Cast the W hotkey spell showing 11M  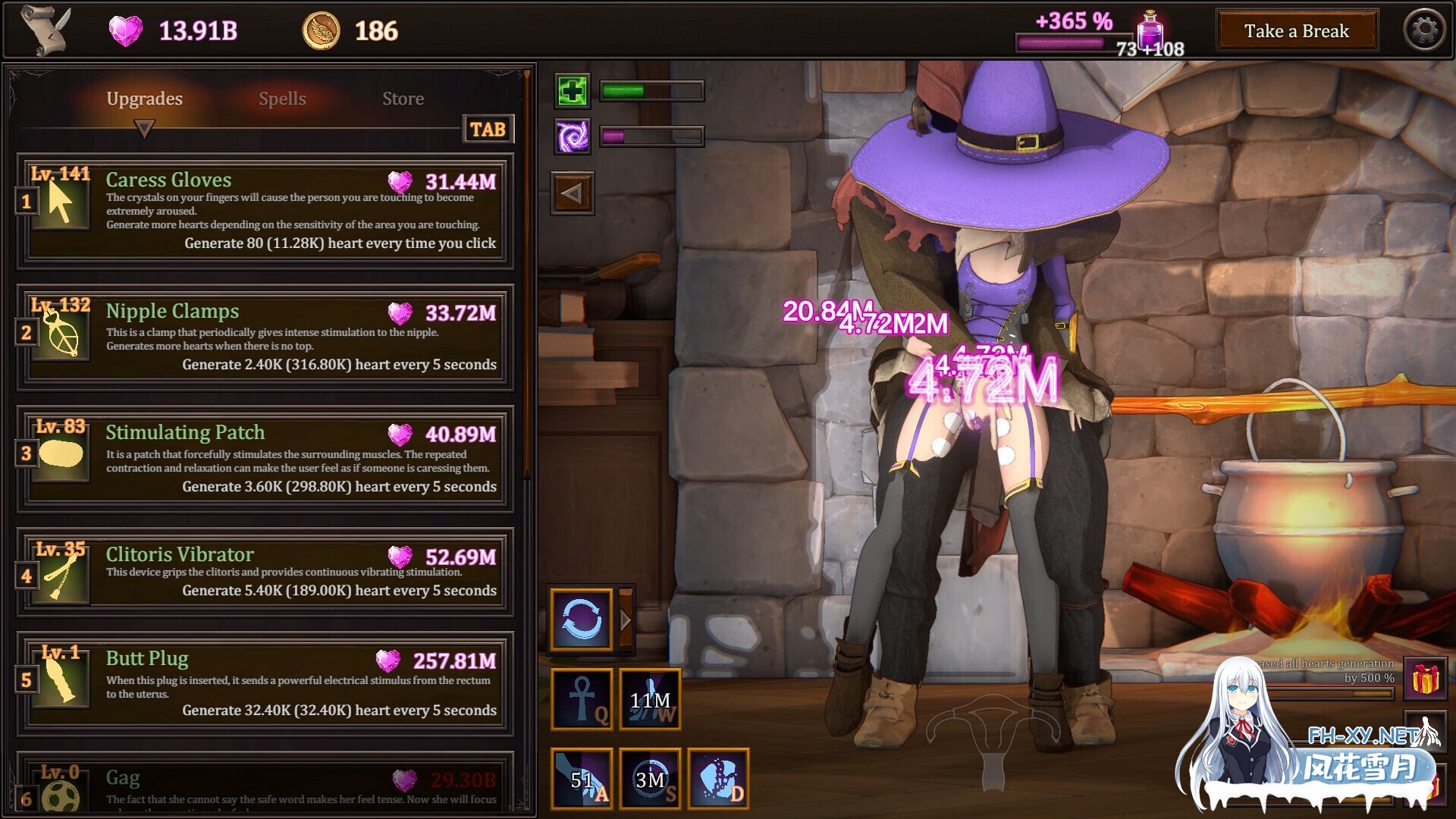click(649, 698)
